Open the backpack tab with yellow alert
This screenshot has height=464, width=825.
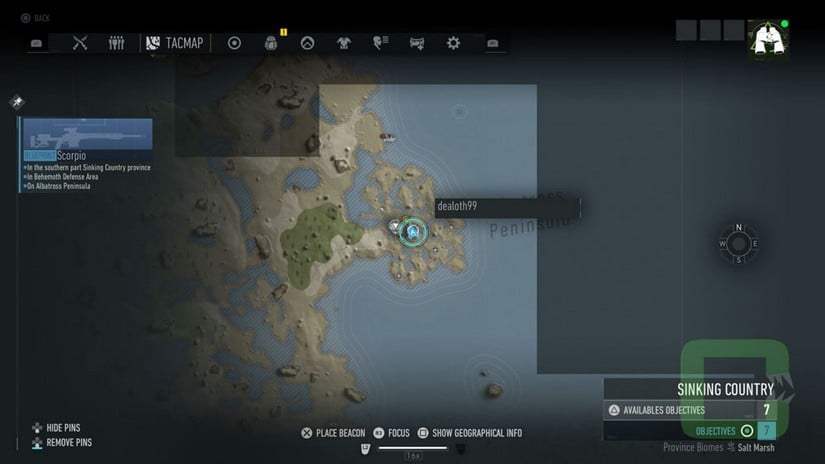pos(271,43)
